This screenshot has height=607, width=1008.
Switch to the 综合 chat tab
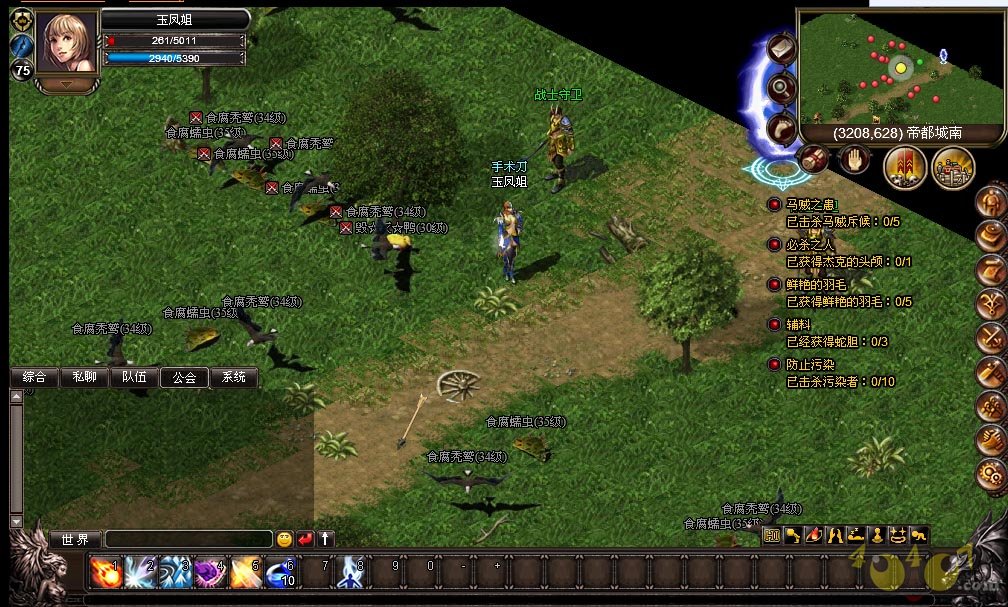pyautogui.click(x=34, y=377)
